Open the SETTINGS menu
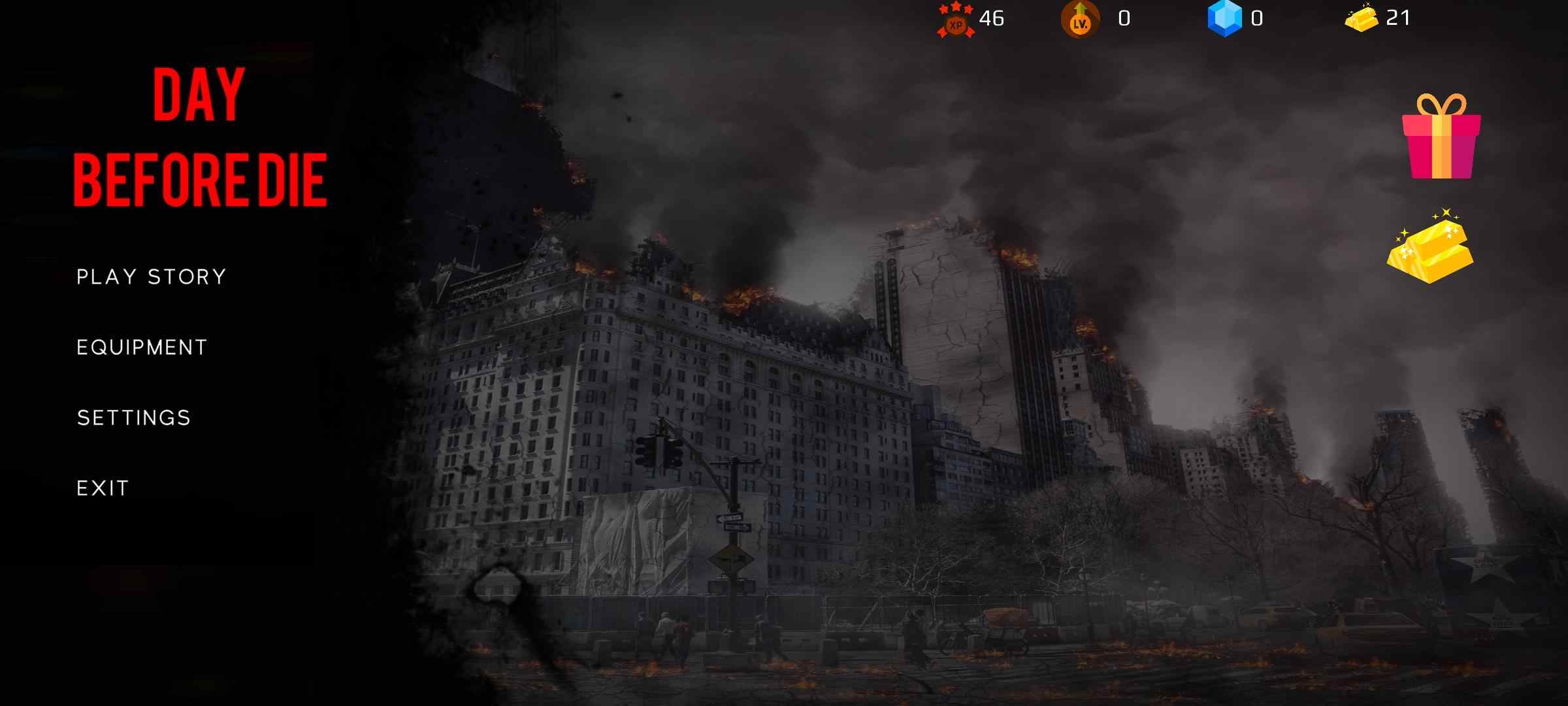Viewport: 1568px width, 706px height. coord(133,416)
